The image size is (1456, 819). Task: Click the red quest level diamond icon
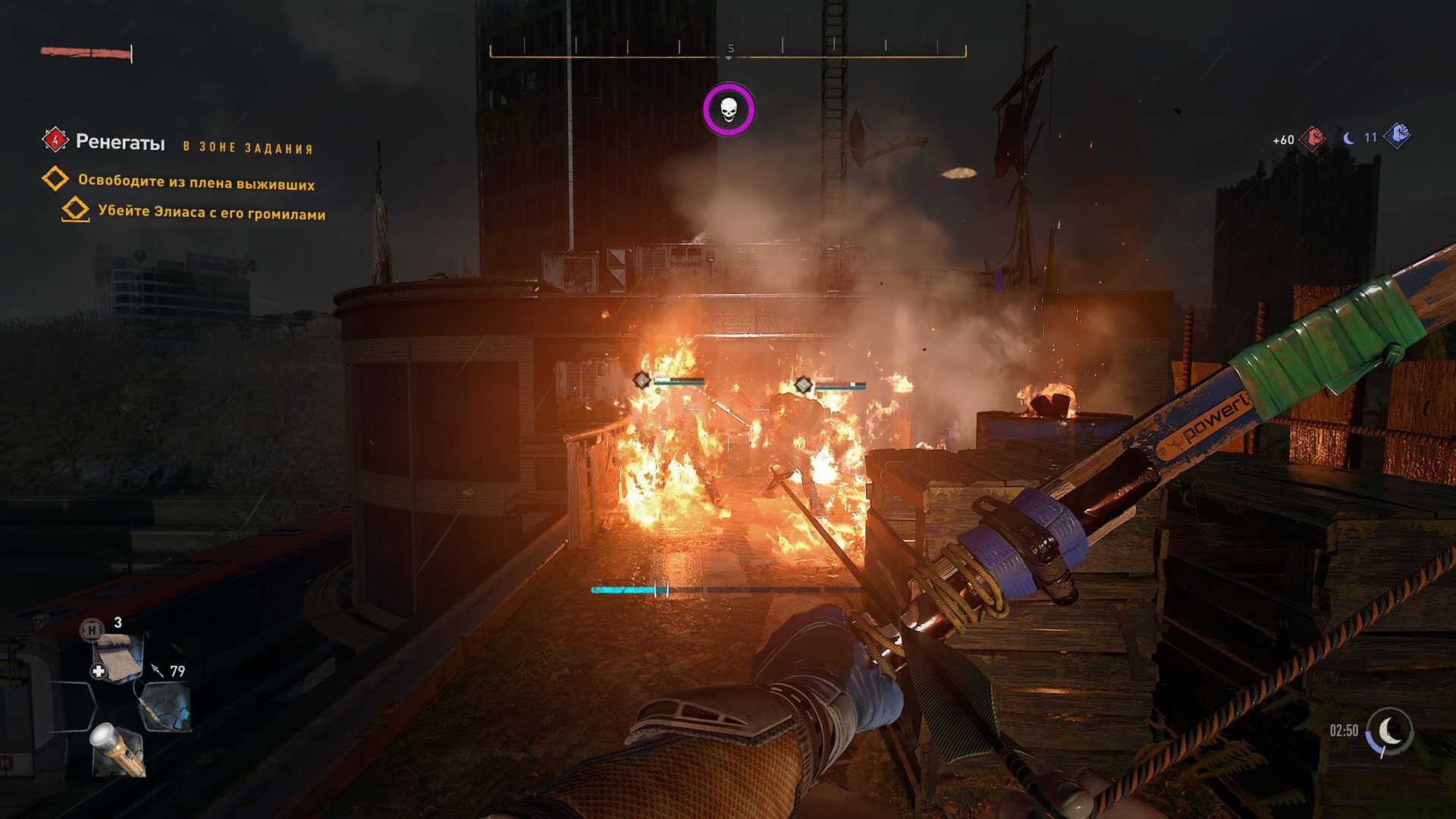55,140
